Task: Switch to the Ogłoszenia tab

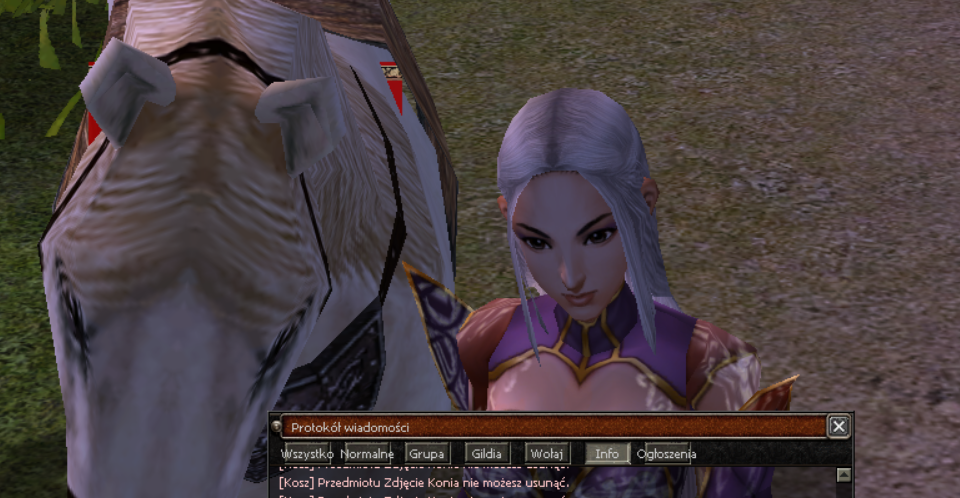Action: [x=667, y=453]
